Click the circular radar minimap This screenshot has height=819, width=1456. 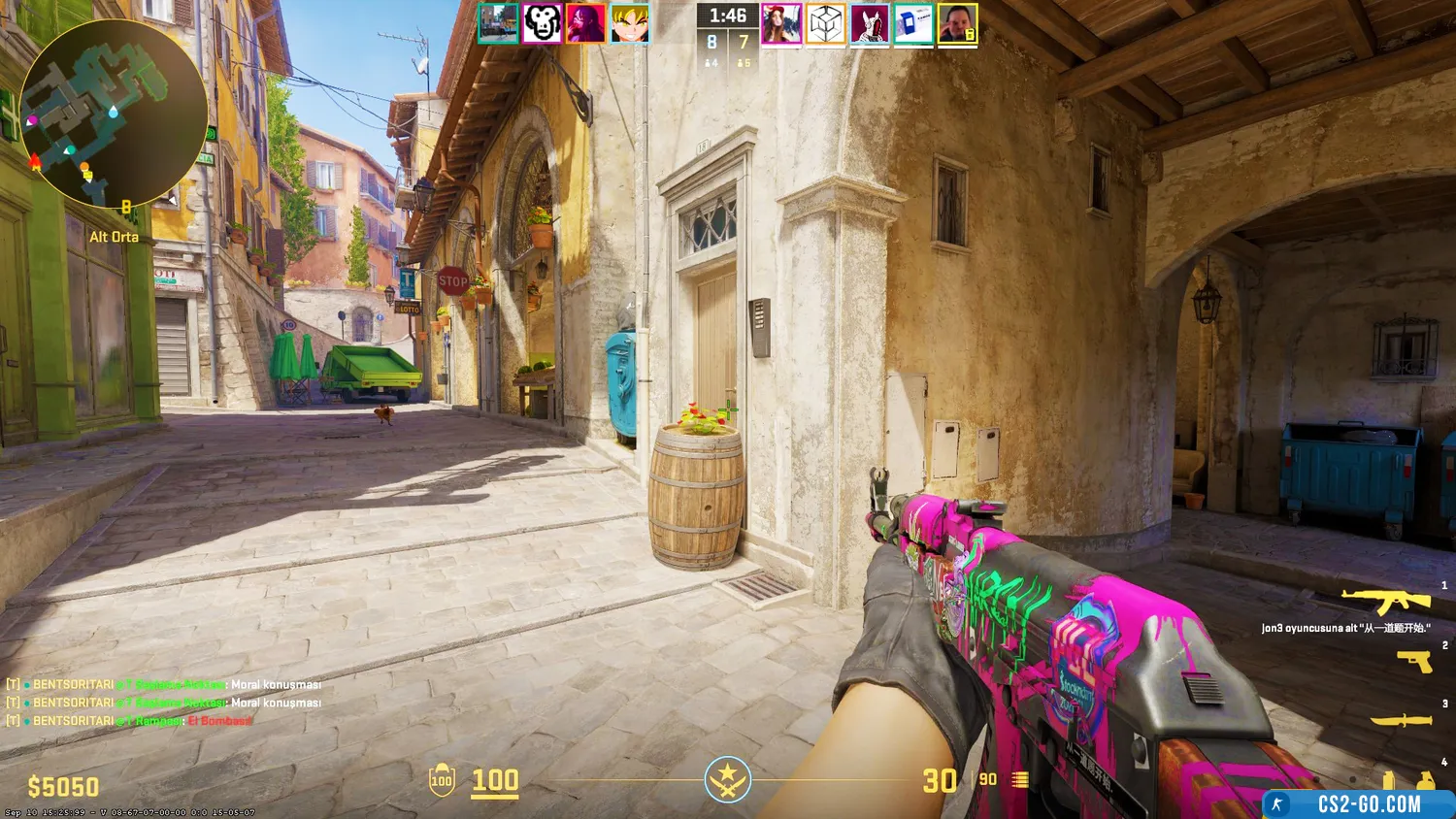pos(113,113)
